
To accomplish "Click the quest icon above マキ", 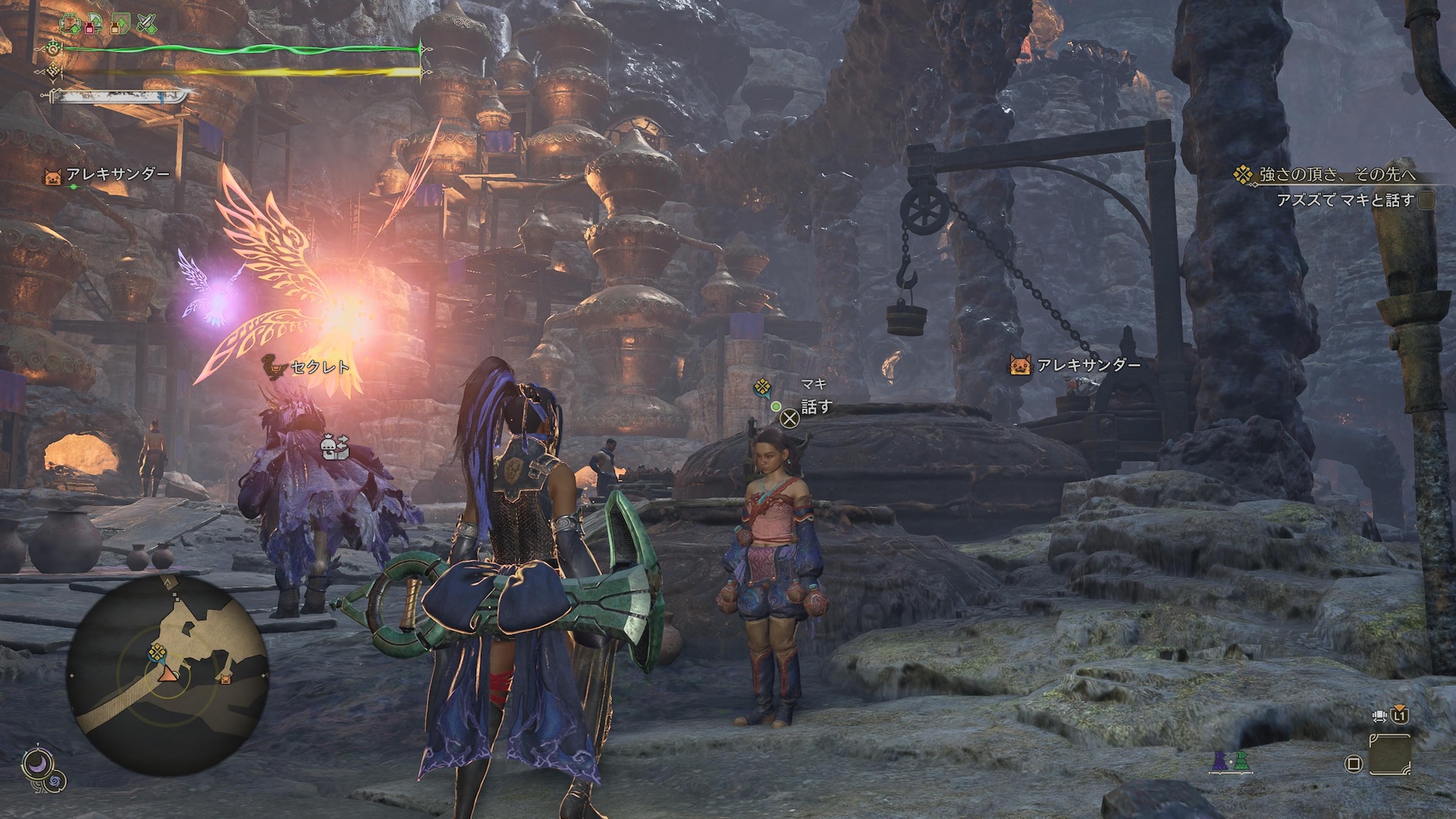I will pyautogui.click(x=762, y=389).
